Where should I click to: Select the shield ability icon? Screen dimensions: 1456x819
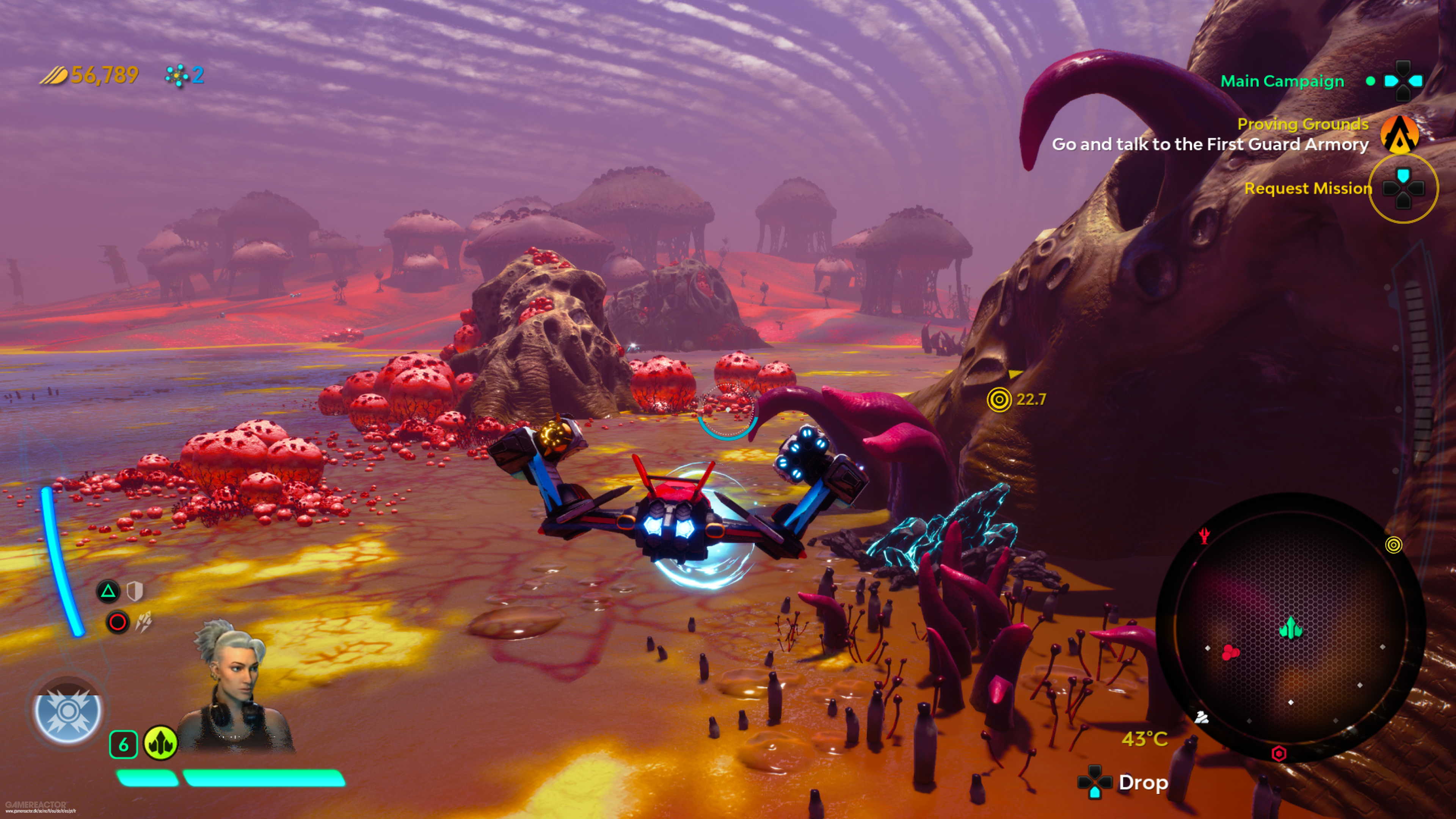(x=135, y=592)
